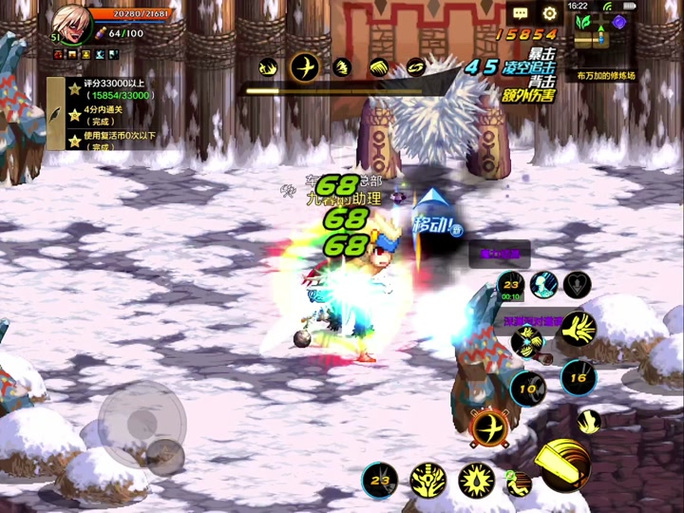Open the chat speech-bubble icon
The height and width of the screenshot is (513, 684).
520,13
